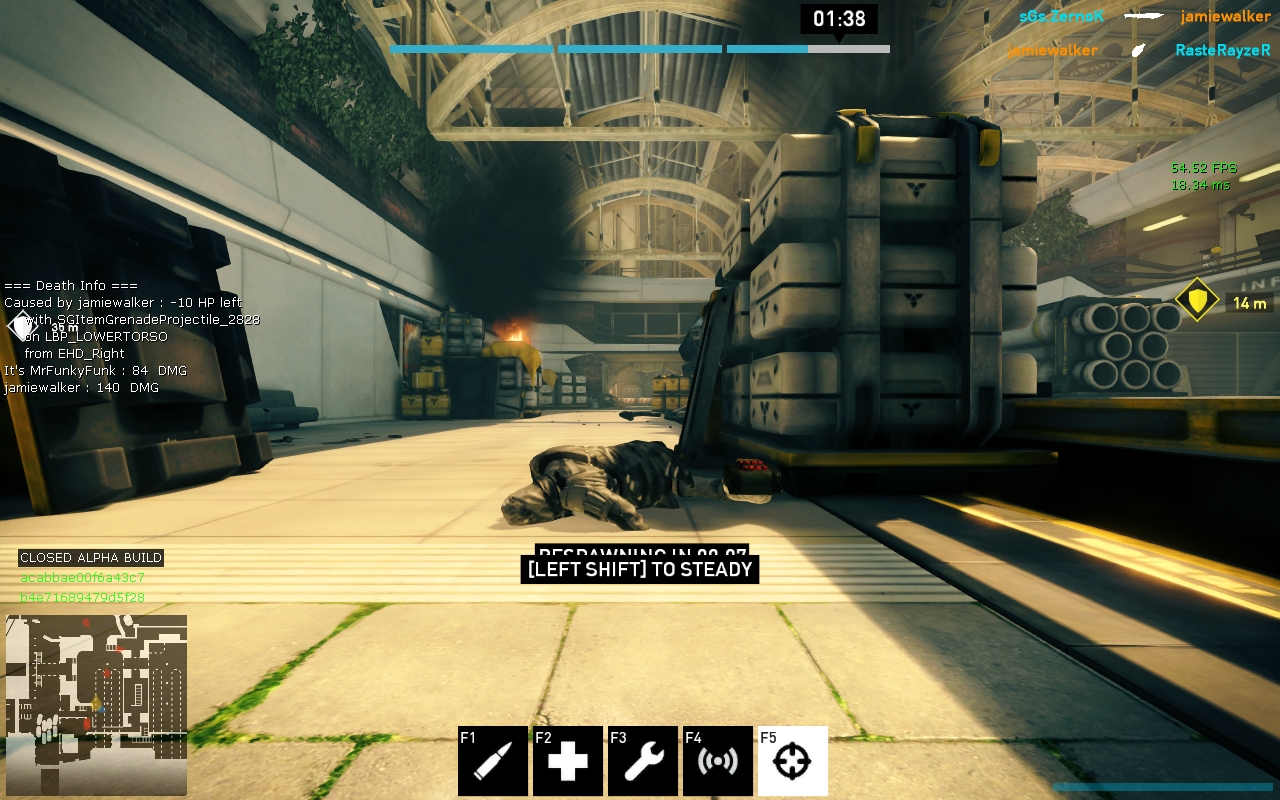Click the white shield objective marker

coord(22,326)
